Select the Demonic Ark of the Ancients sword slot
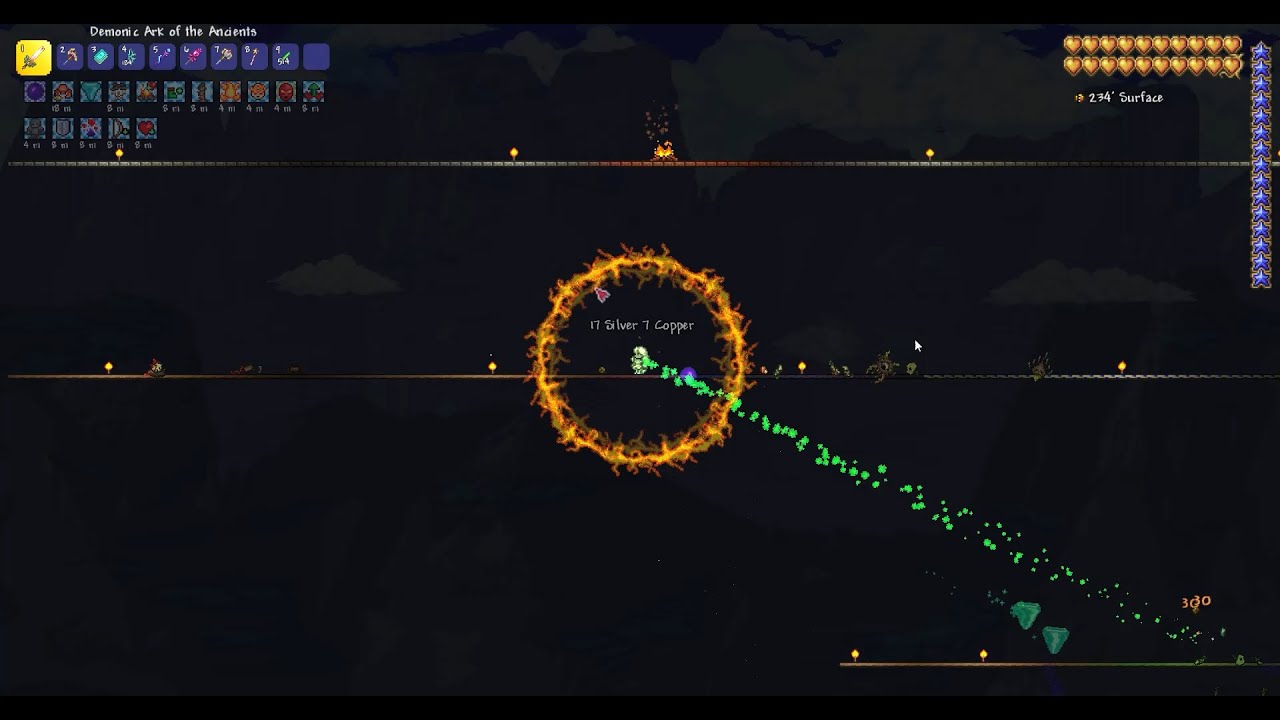1280x720 pixels. [33, 57]
